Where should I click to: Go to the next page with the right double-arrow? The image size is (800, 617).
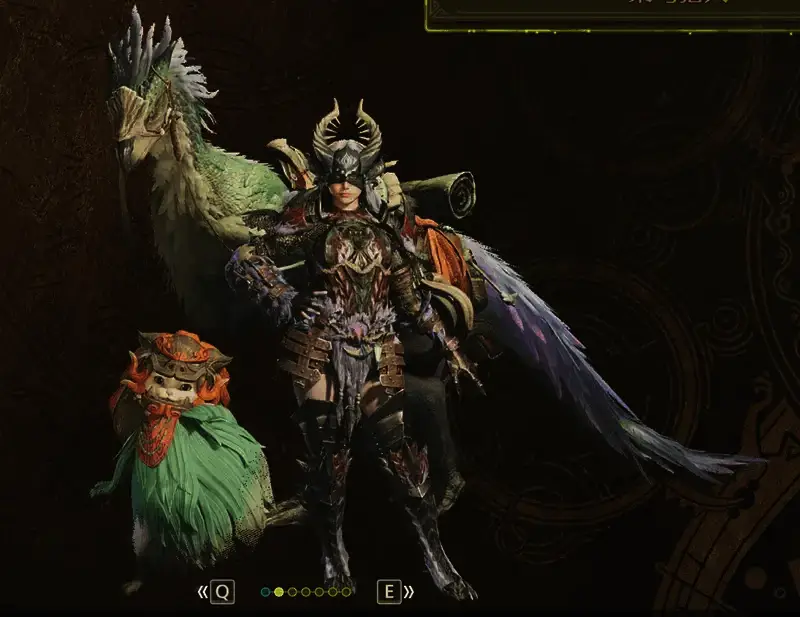(408, 592)
